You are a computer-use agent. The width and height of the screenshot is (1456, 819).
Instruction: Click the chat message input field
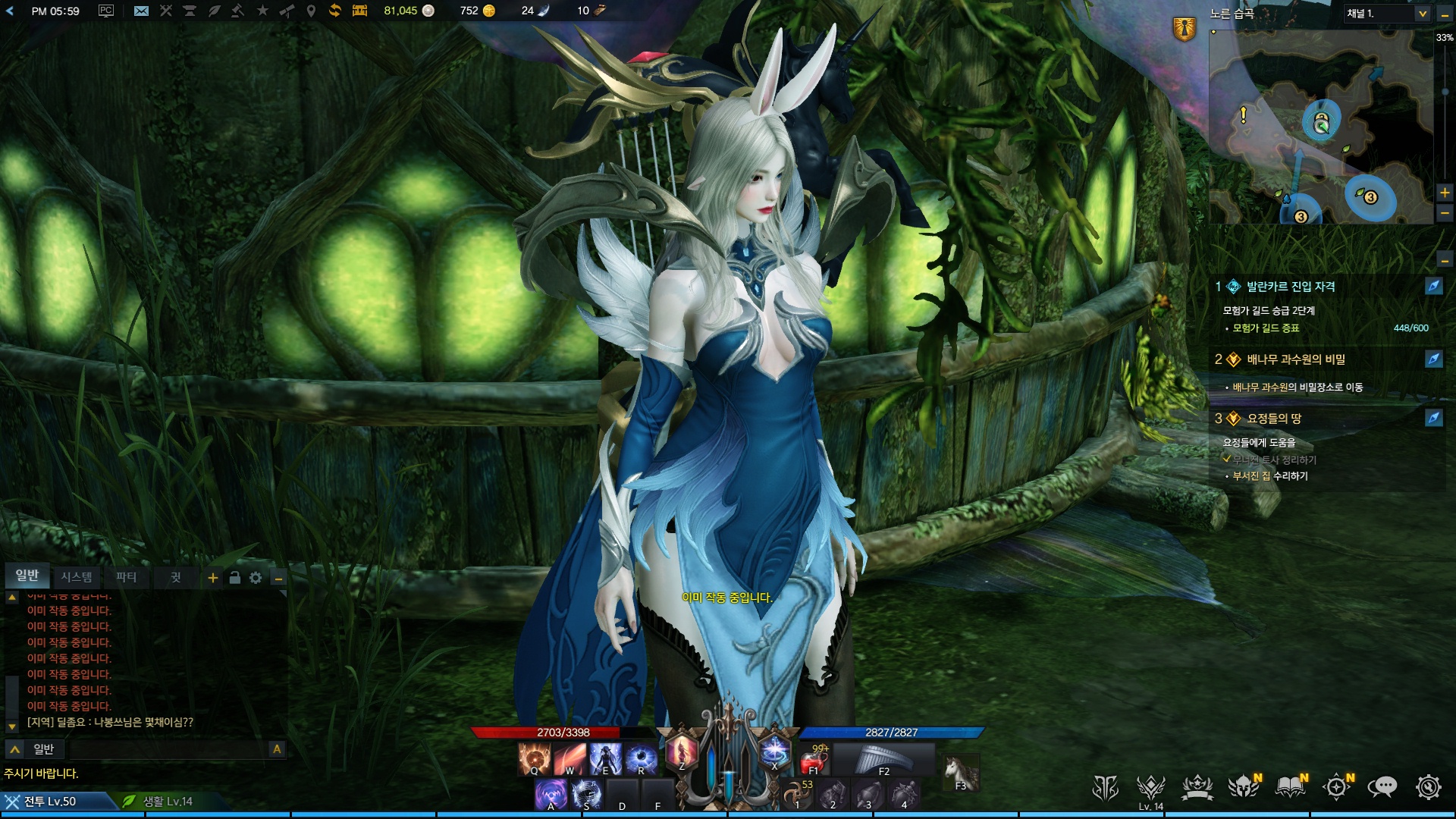coord(168,749)
